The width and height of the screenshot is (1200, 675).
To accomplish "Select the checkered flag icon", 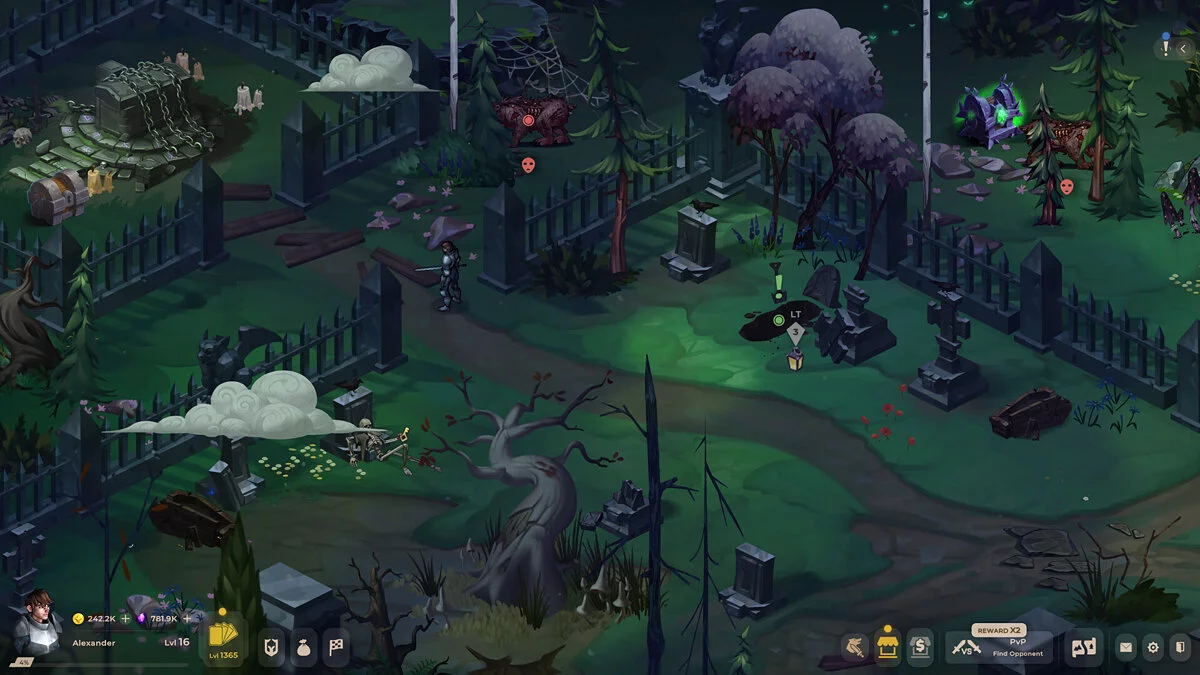I will (337, 646).
